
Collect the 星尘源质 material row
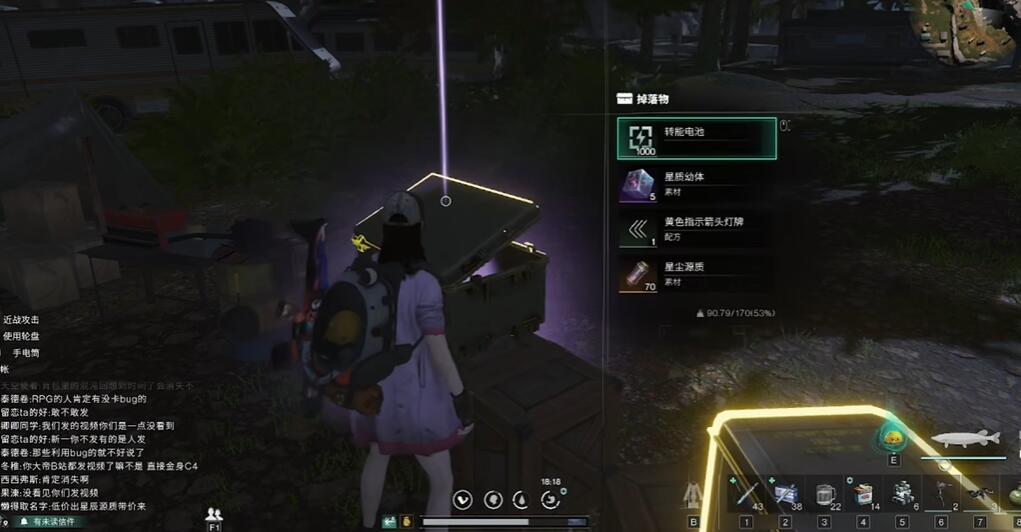[696, 275]
